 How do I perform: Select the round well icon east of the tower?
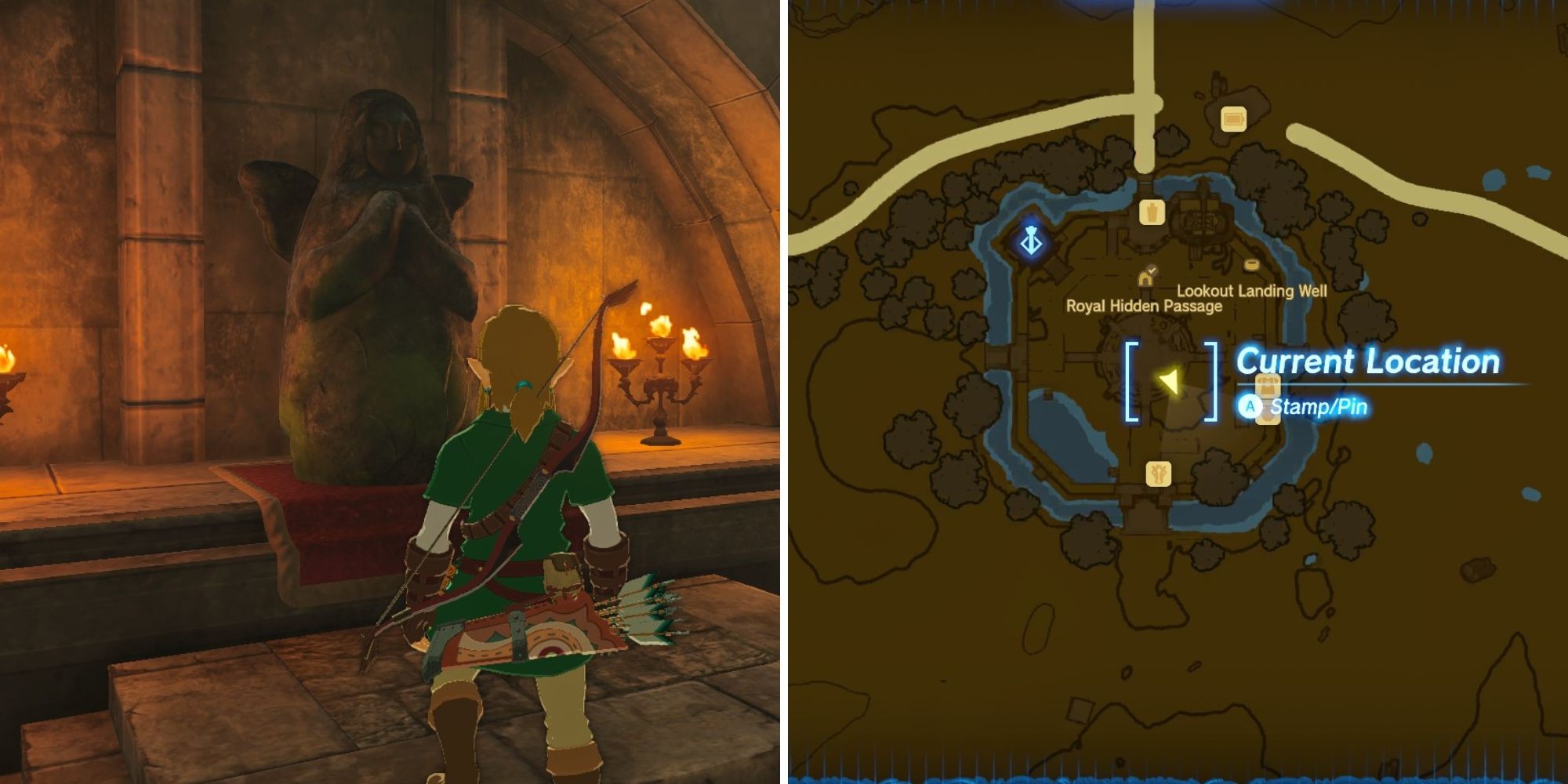point(1250,263)
